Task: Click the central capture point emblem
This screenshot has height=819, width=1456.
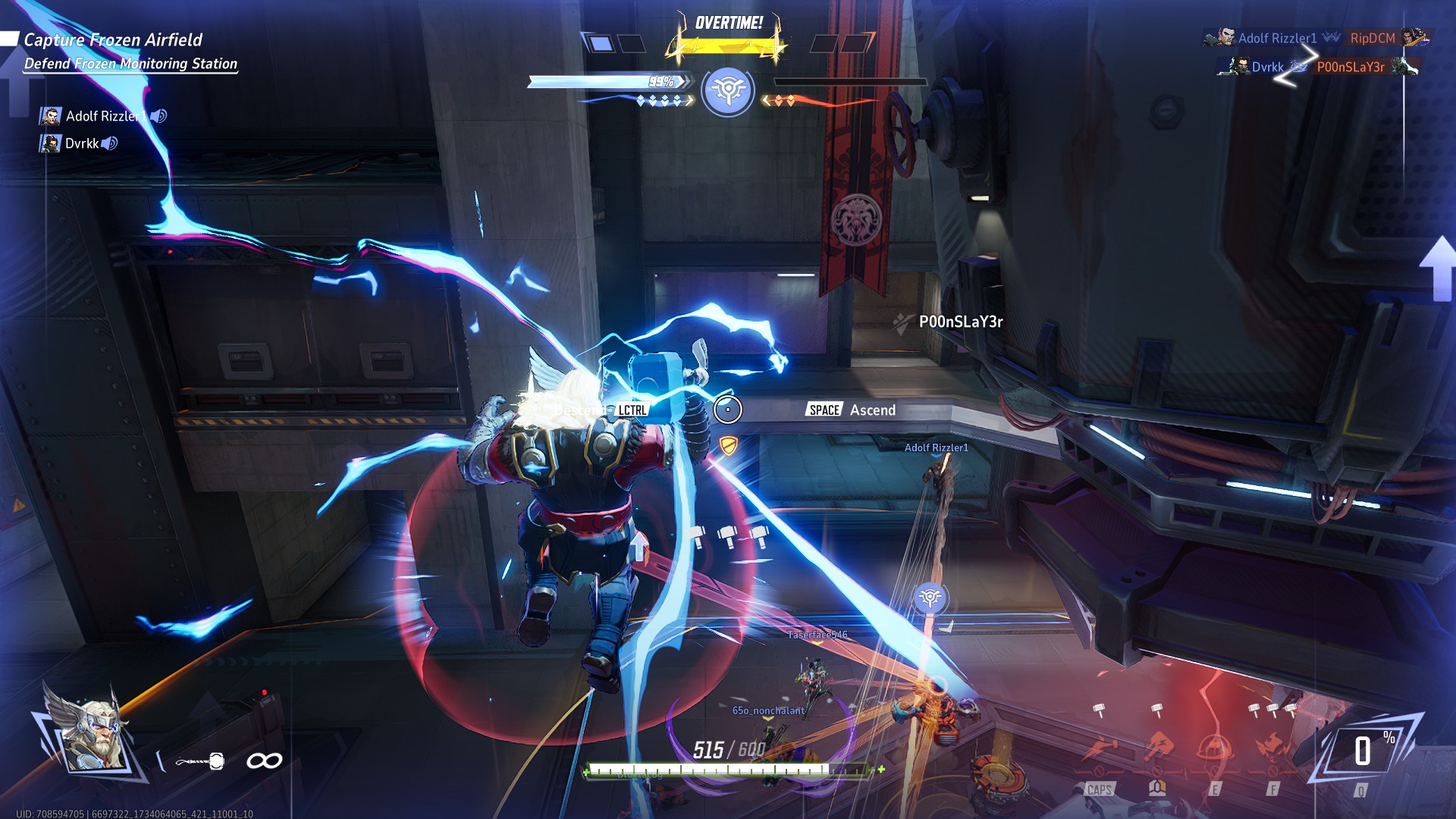Action: pyautogui.click(x=727, y=91)
